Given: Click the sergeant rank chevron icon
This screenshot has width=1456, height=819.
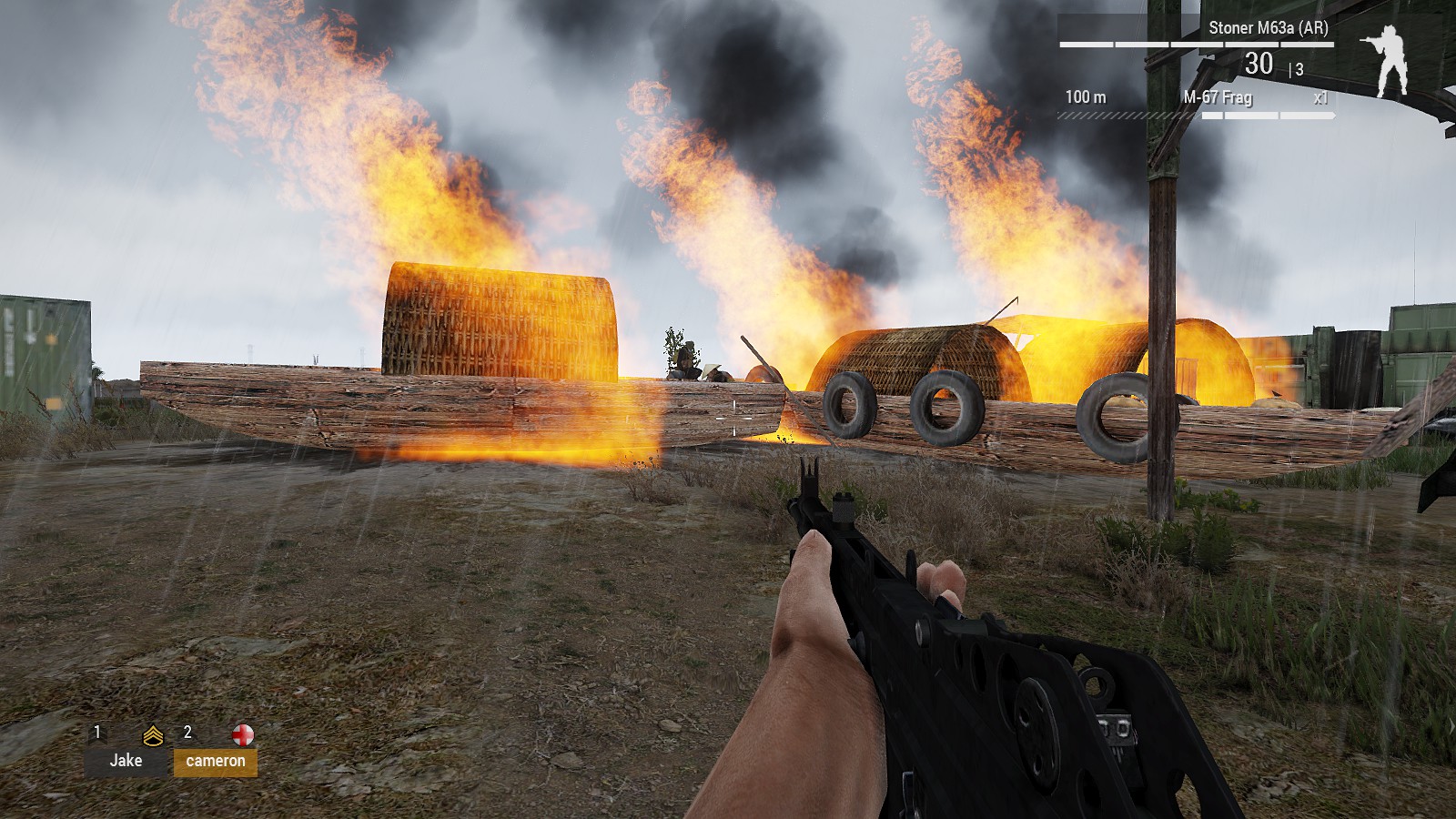Looking at the screenshot, I should pos(153,735).
